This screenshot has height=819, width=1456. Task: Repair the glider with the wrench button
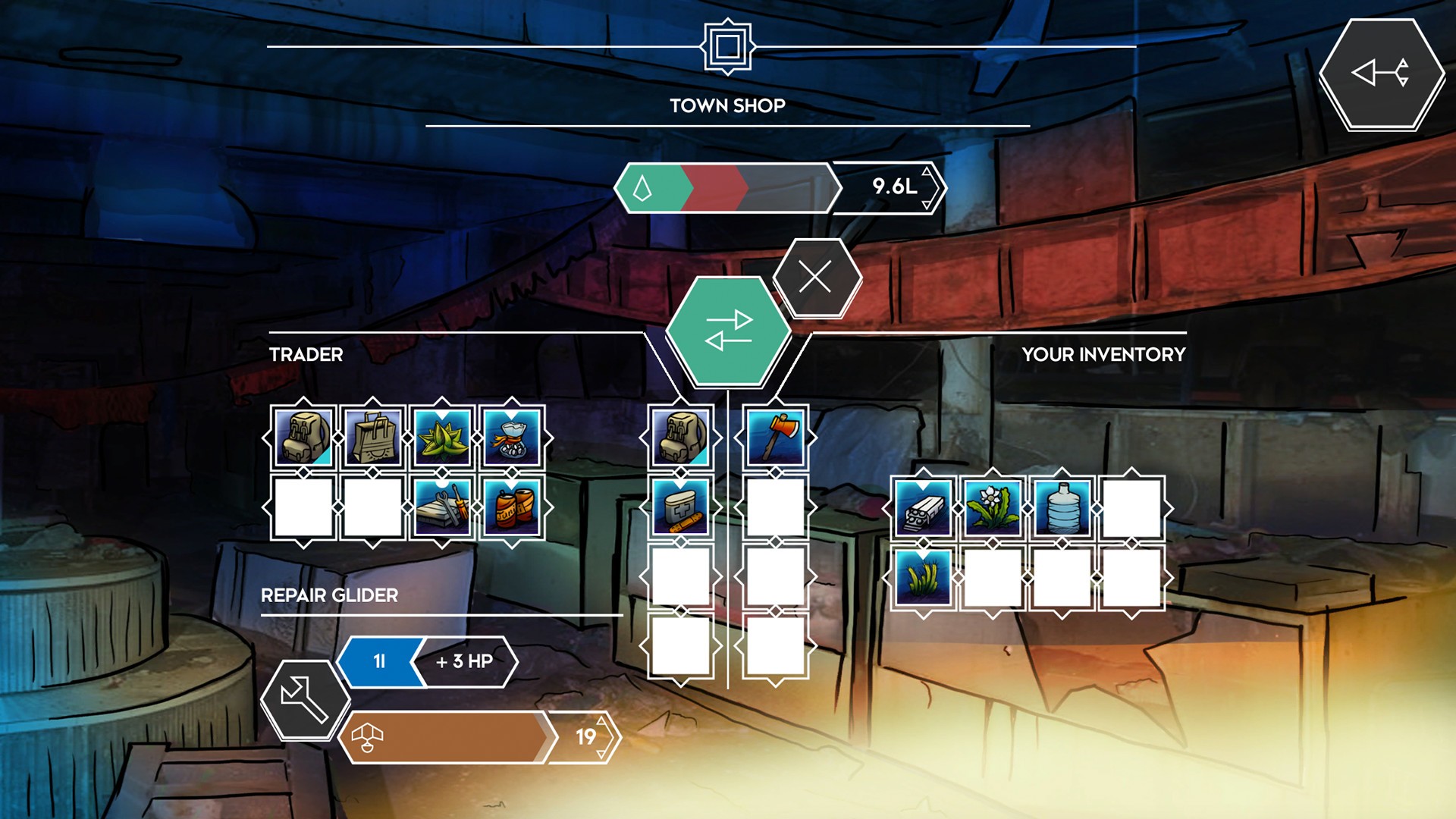[303, 698]
